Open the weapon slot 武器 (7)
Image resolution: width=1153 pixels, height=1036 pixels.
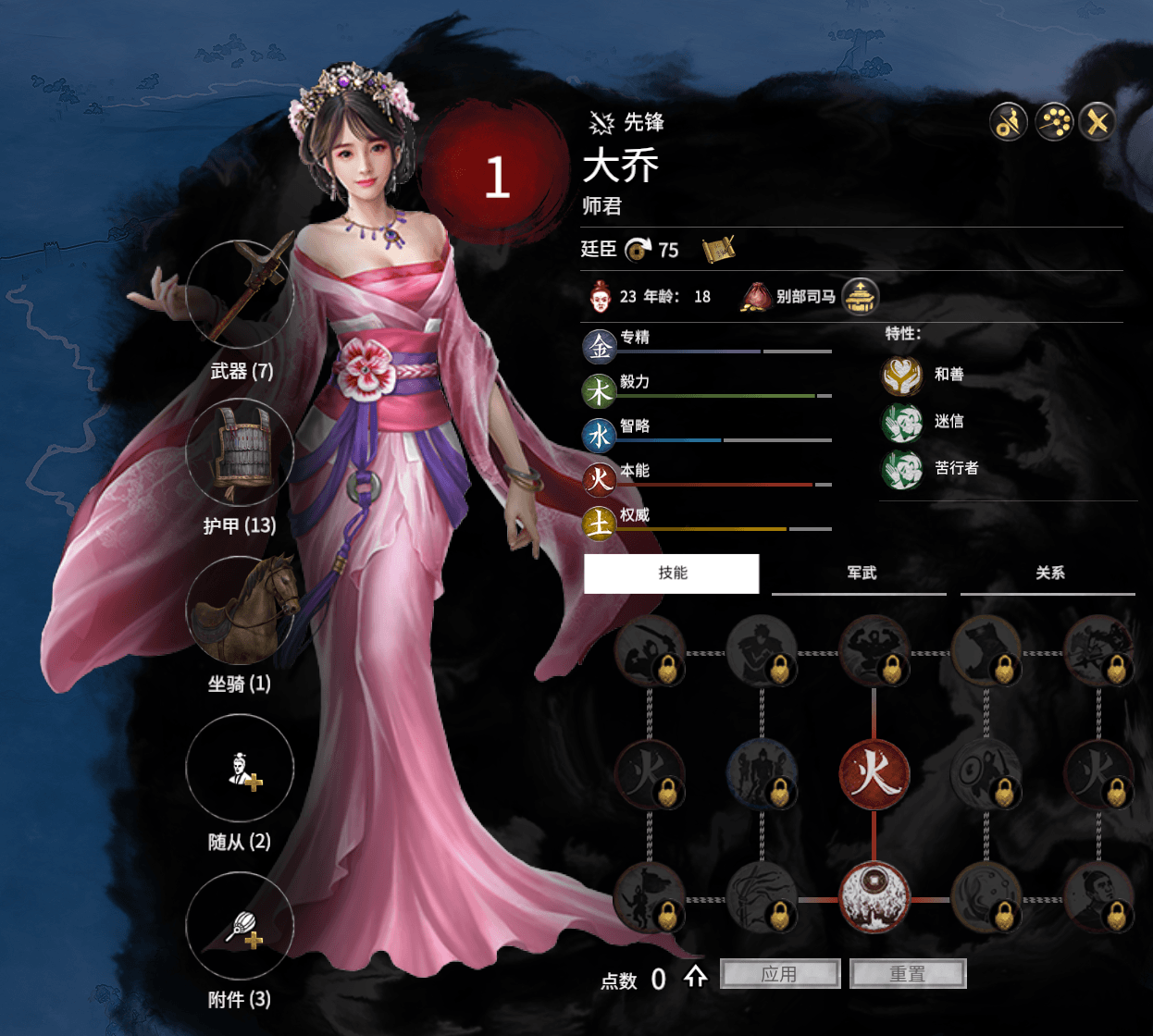tap(241, 294)
